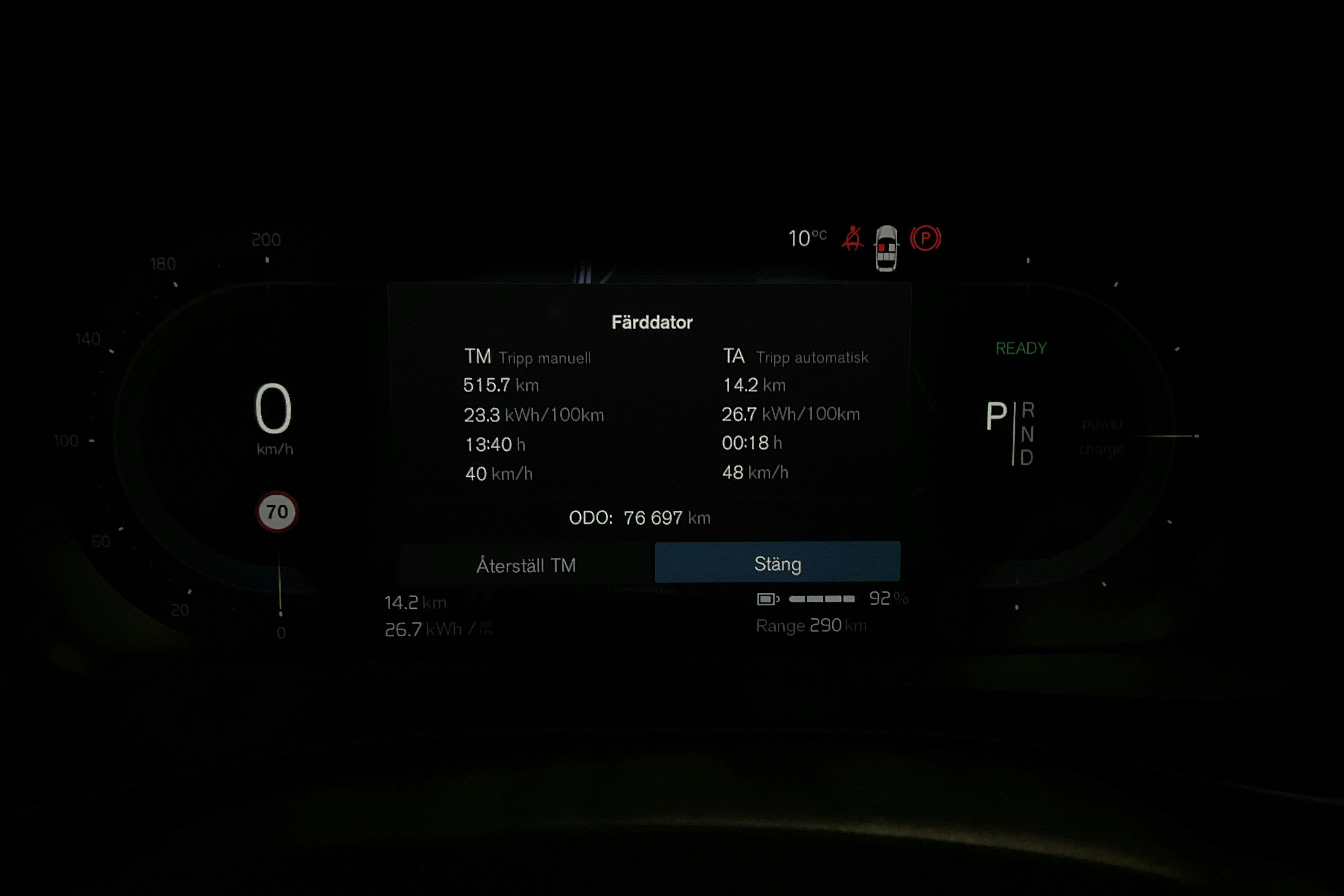Click Återställ TM to reset the trip
This screenshot has height=896, width=1344.
coord(526,563)
